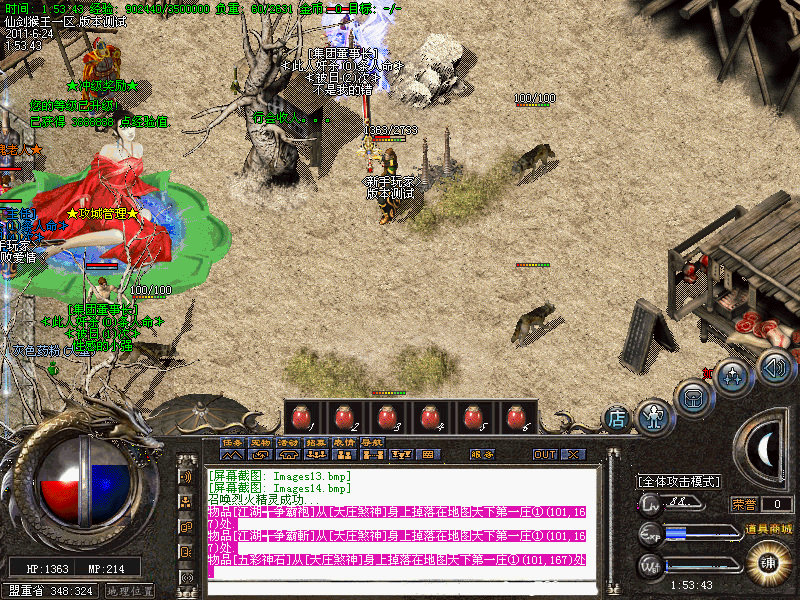Open the 导航 navigation tab
The width and height of the screenshot is (800, 600).
pos(372,441)
